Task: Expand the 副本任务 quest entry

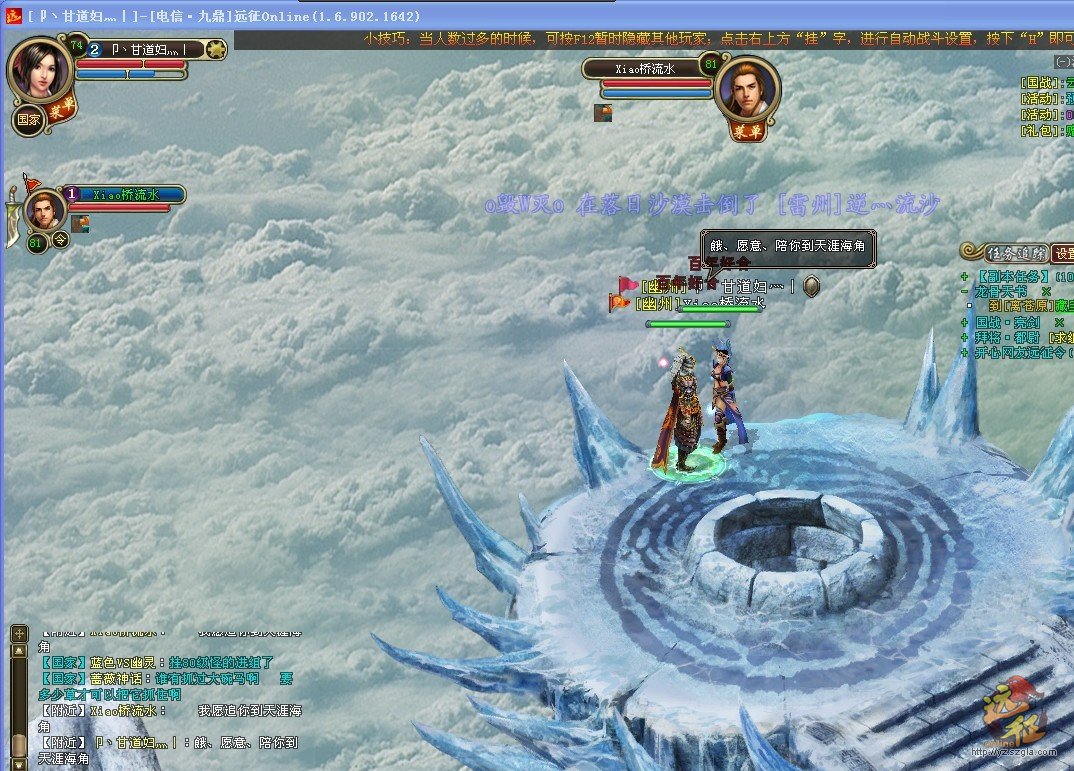Action: [x=964, y=277]
